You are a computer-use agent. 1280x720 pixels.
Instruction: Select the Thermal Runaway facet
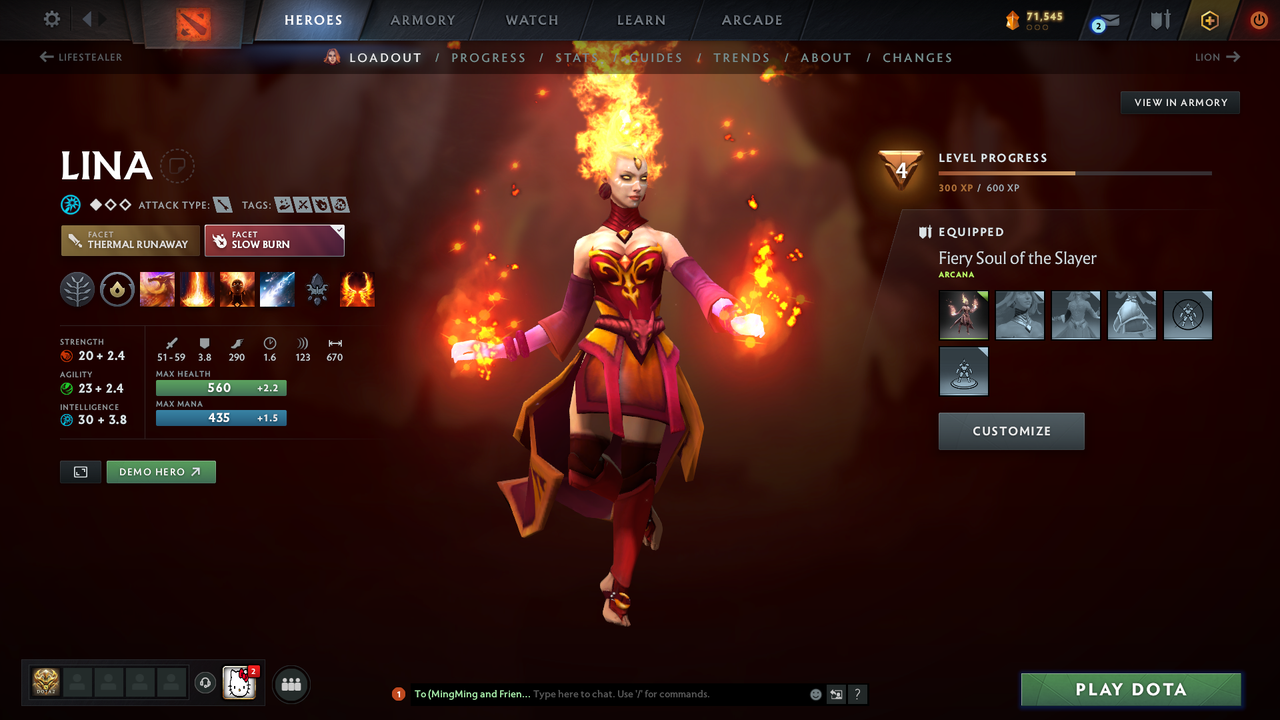coord(130,240)
